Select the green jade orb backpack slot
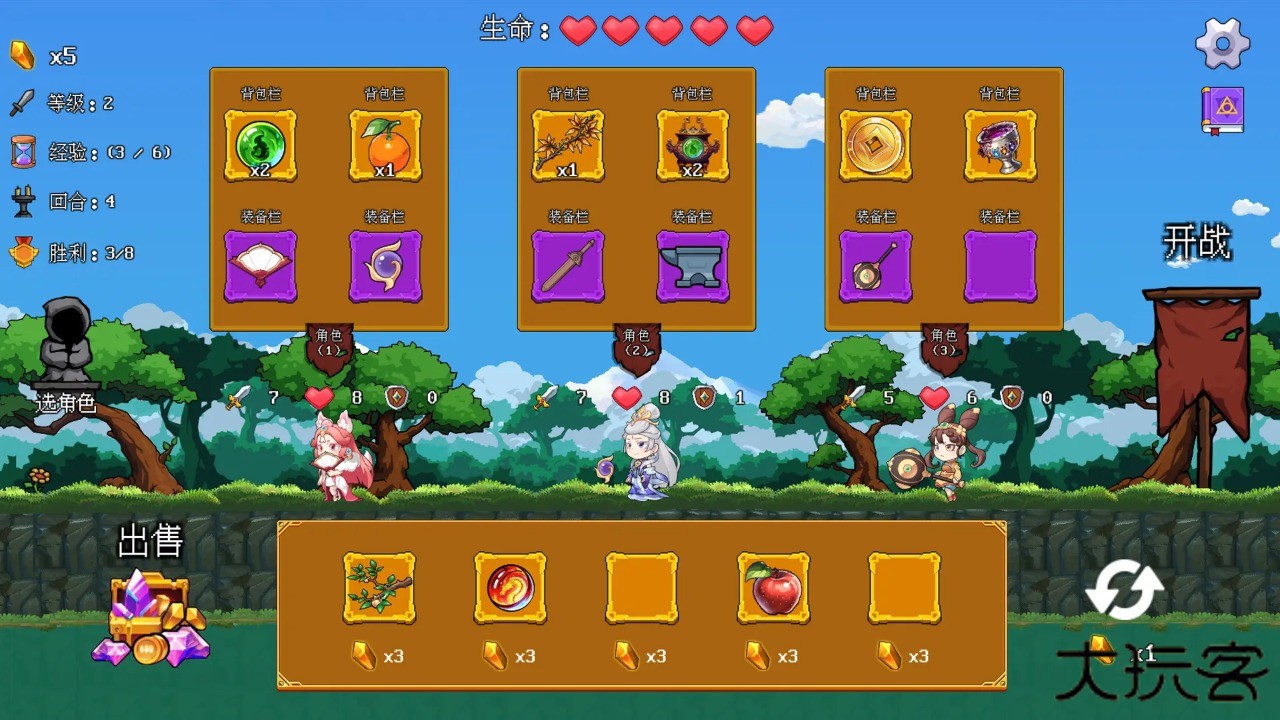Viewport: 1280px width, 720px height. 260,145
